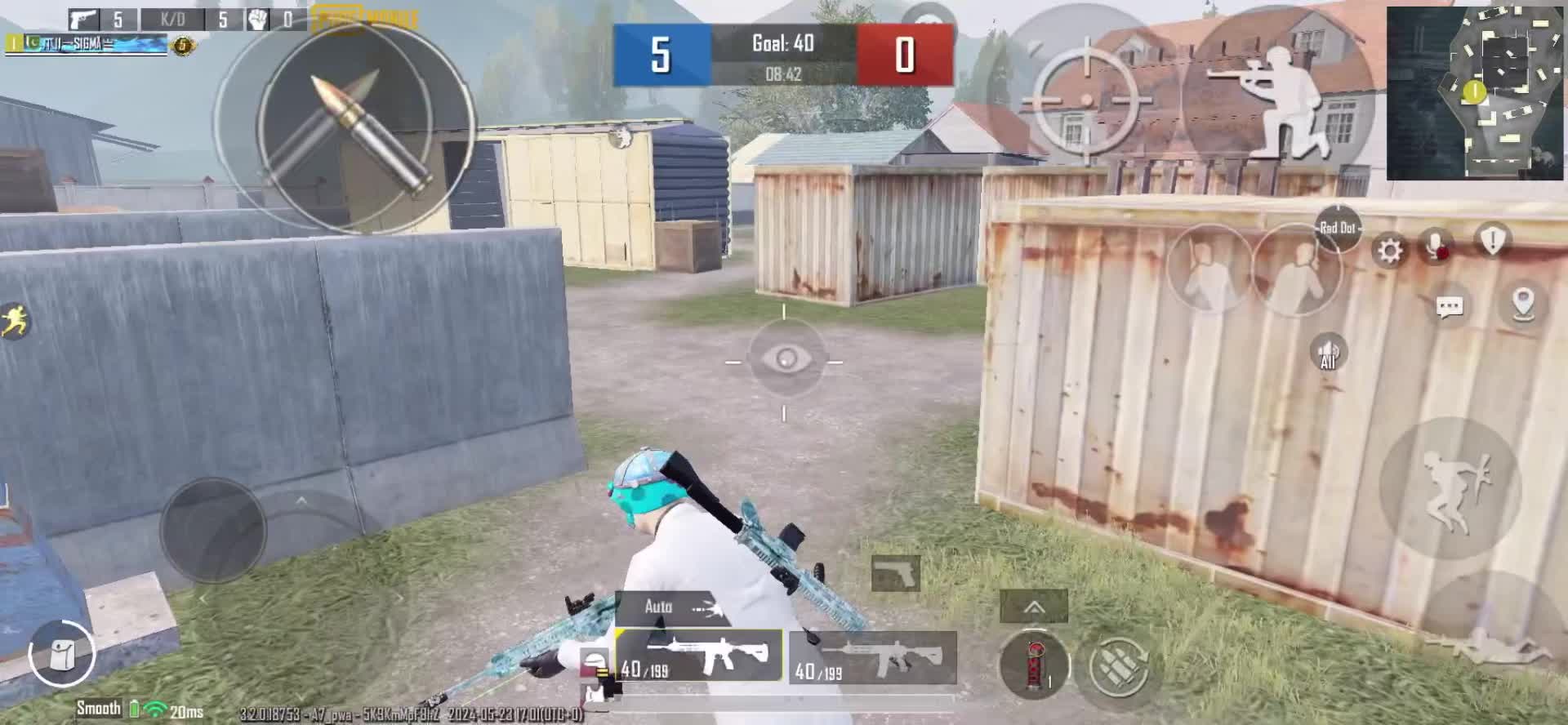Open settings with the gear icon
The width and height of the screenshot is (1568, 725).
(1389, 249)
